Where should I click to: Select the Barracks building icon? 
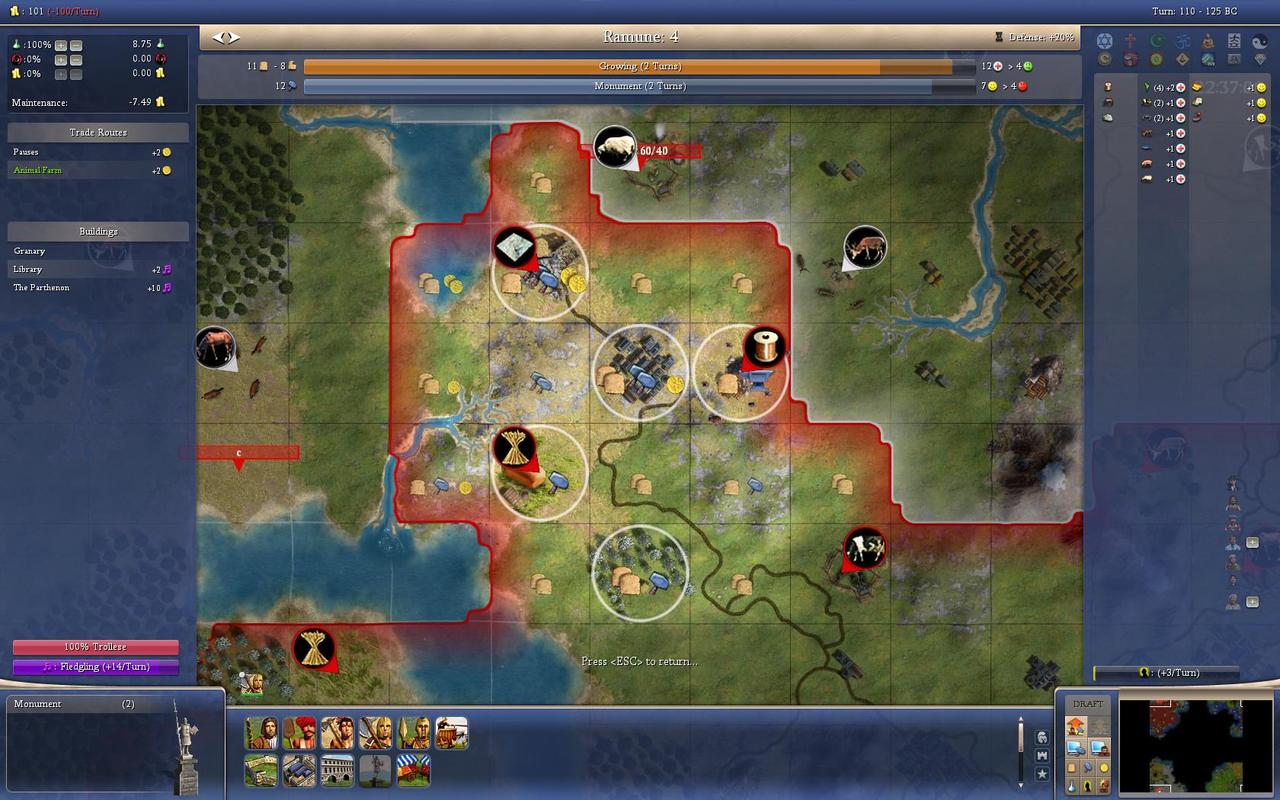pos(299,770)
